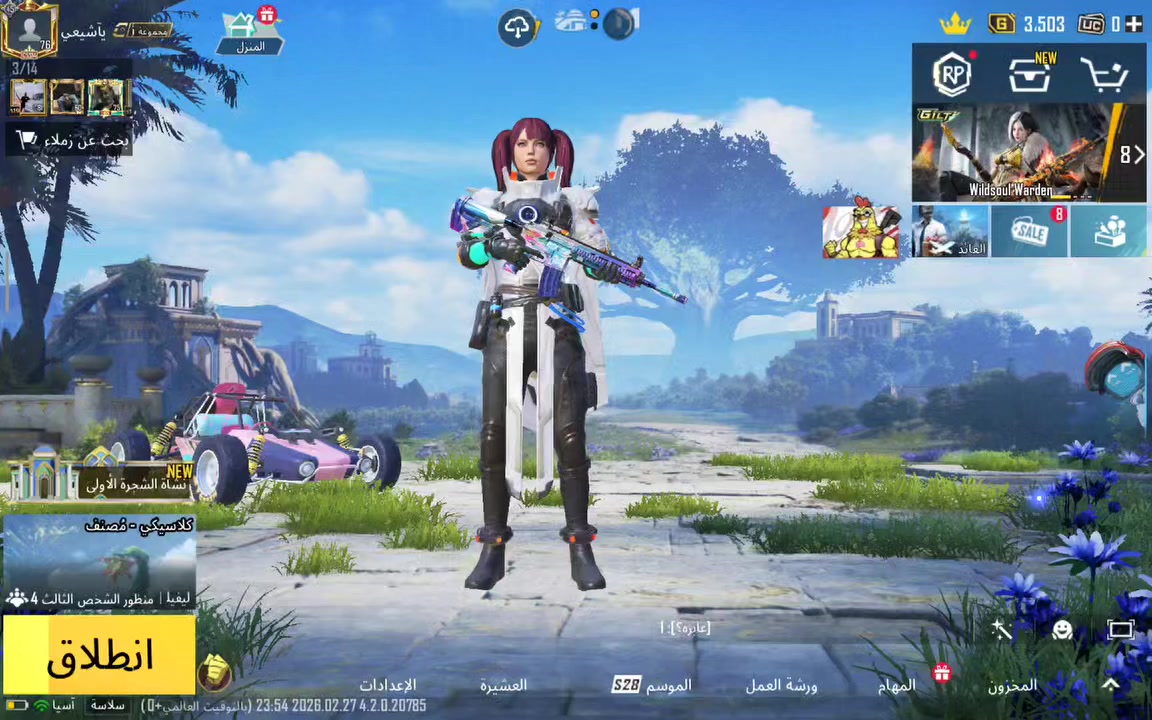Open the المنزل home icon
Image resolution: width=1152 pixels, height=720 pixels.
pos(250,32)
